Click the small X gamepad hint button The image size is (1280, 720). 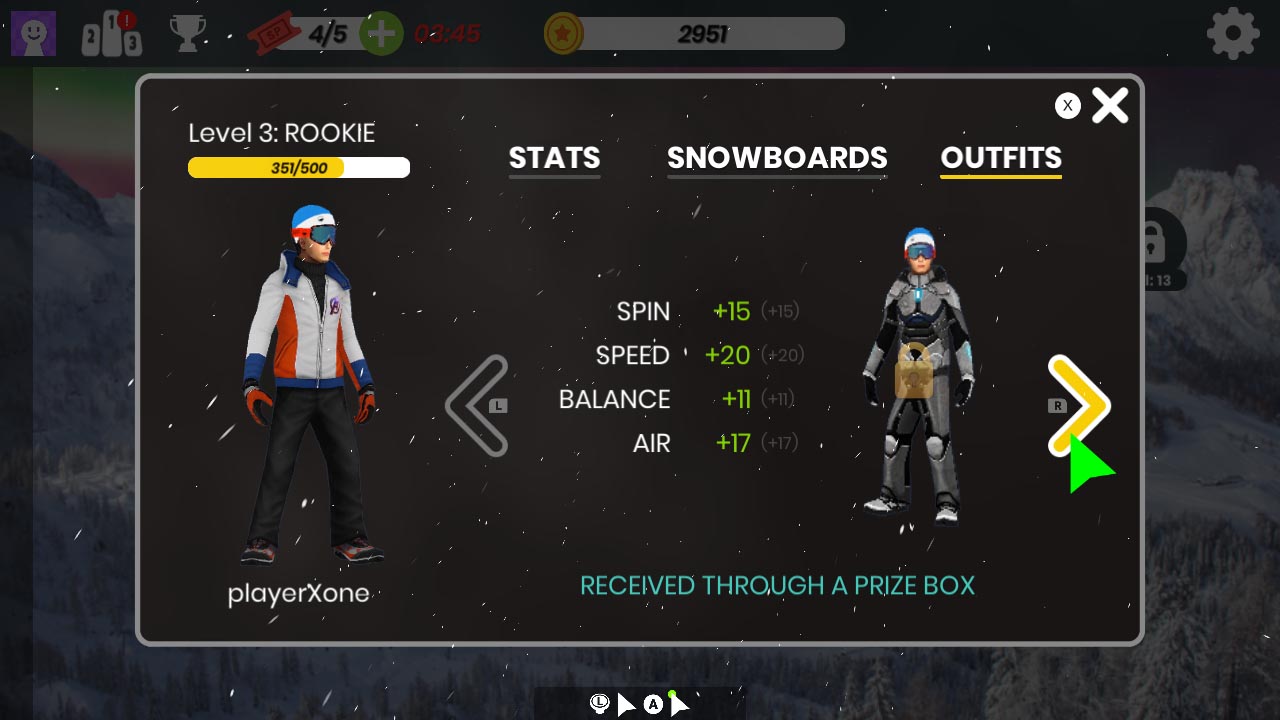tap(1068, 105)
